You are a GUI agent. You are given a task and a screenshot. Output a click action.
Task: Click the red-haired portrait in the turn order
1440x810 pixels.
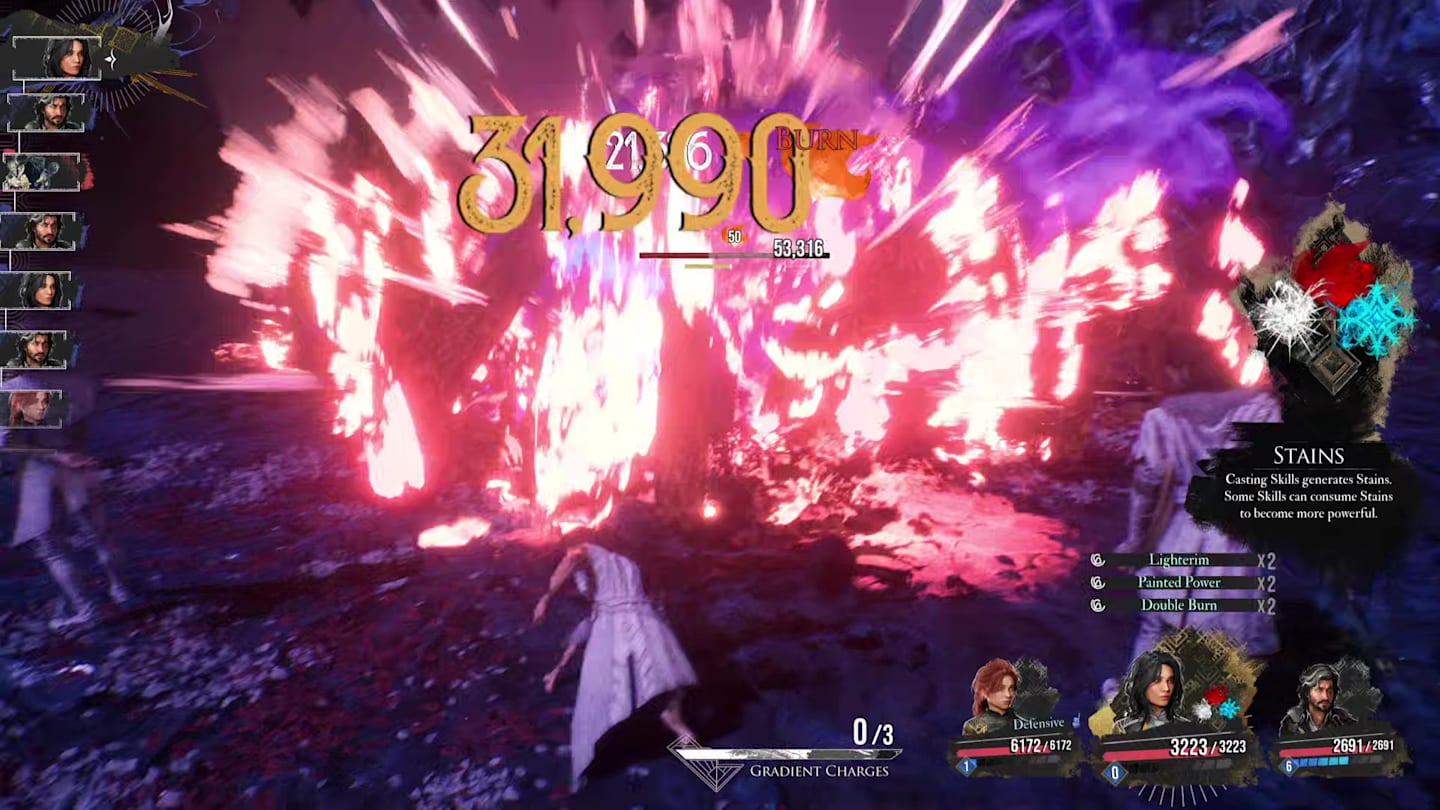point(37,409)
